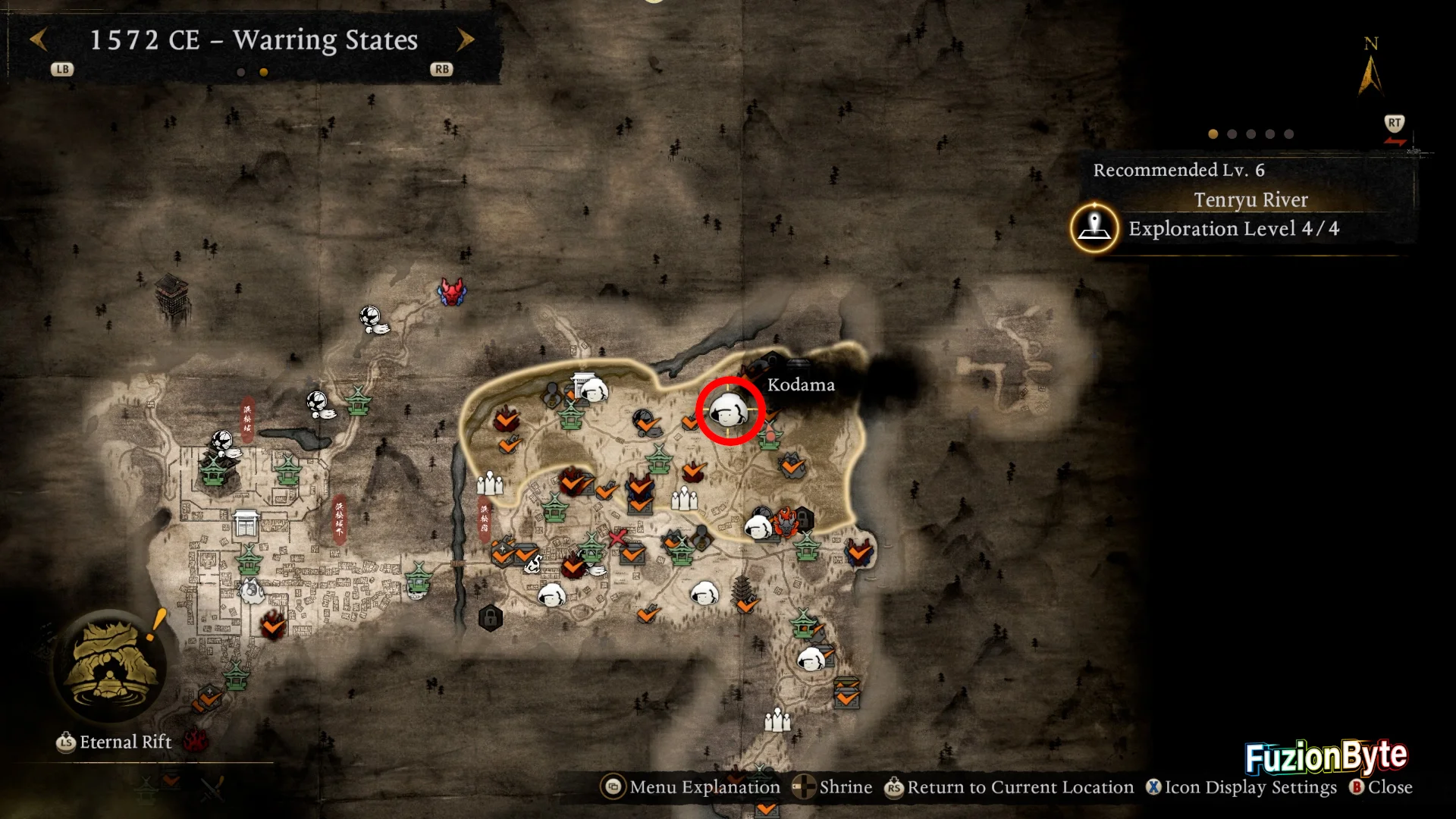This screenshot has width=1456, height=819.
Task: Select the black padlock map marker
Action: [491, 617]
